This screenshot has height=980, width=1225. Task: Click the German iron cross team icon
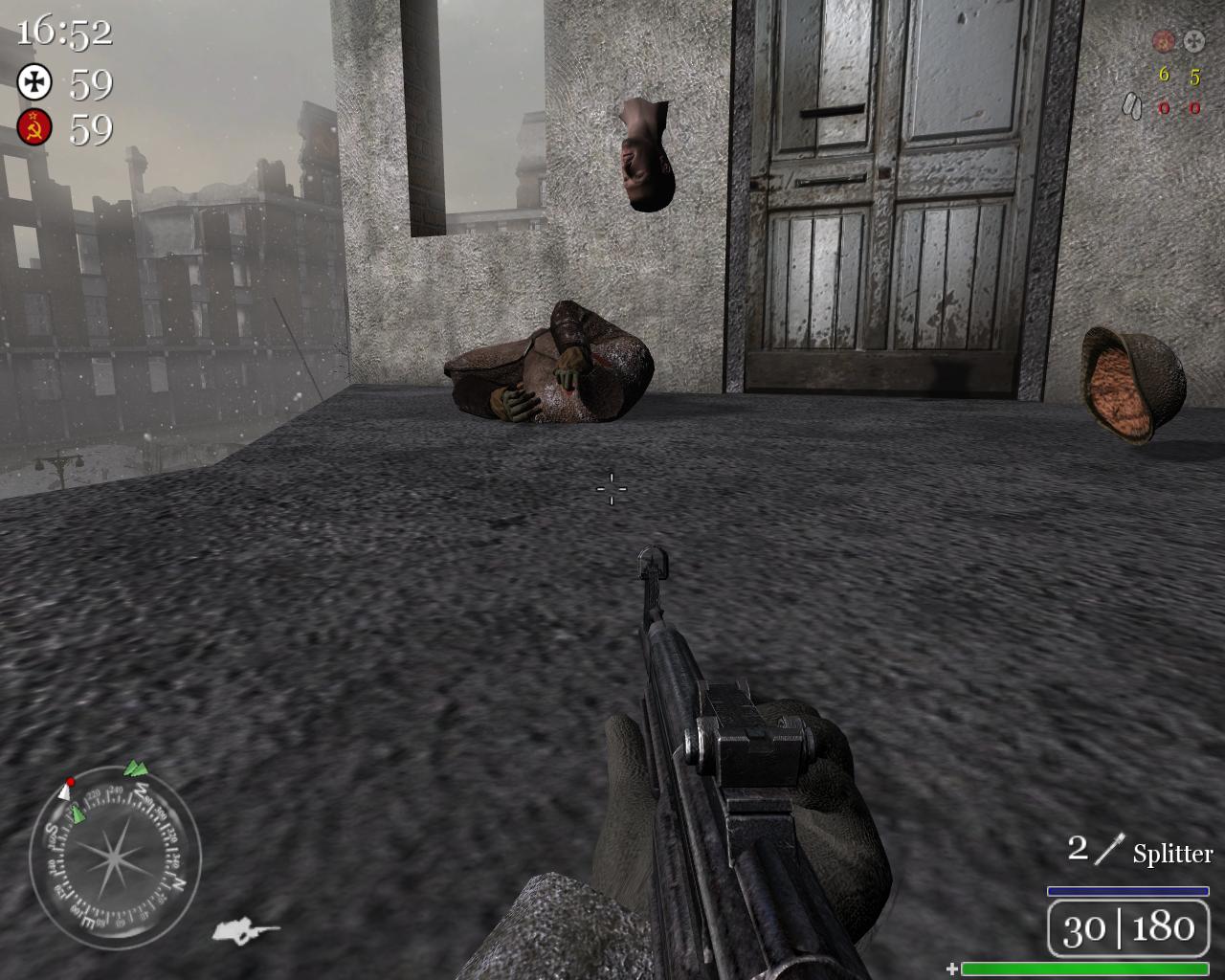pyautogui.click(x=33, y=82)
